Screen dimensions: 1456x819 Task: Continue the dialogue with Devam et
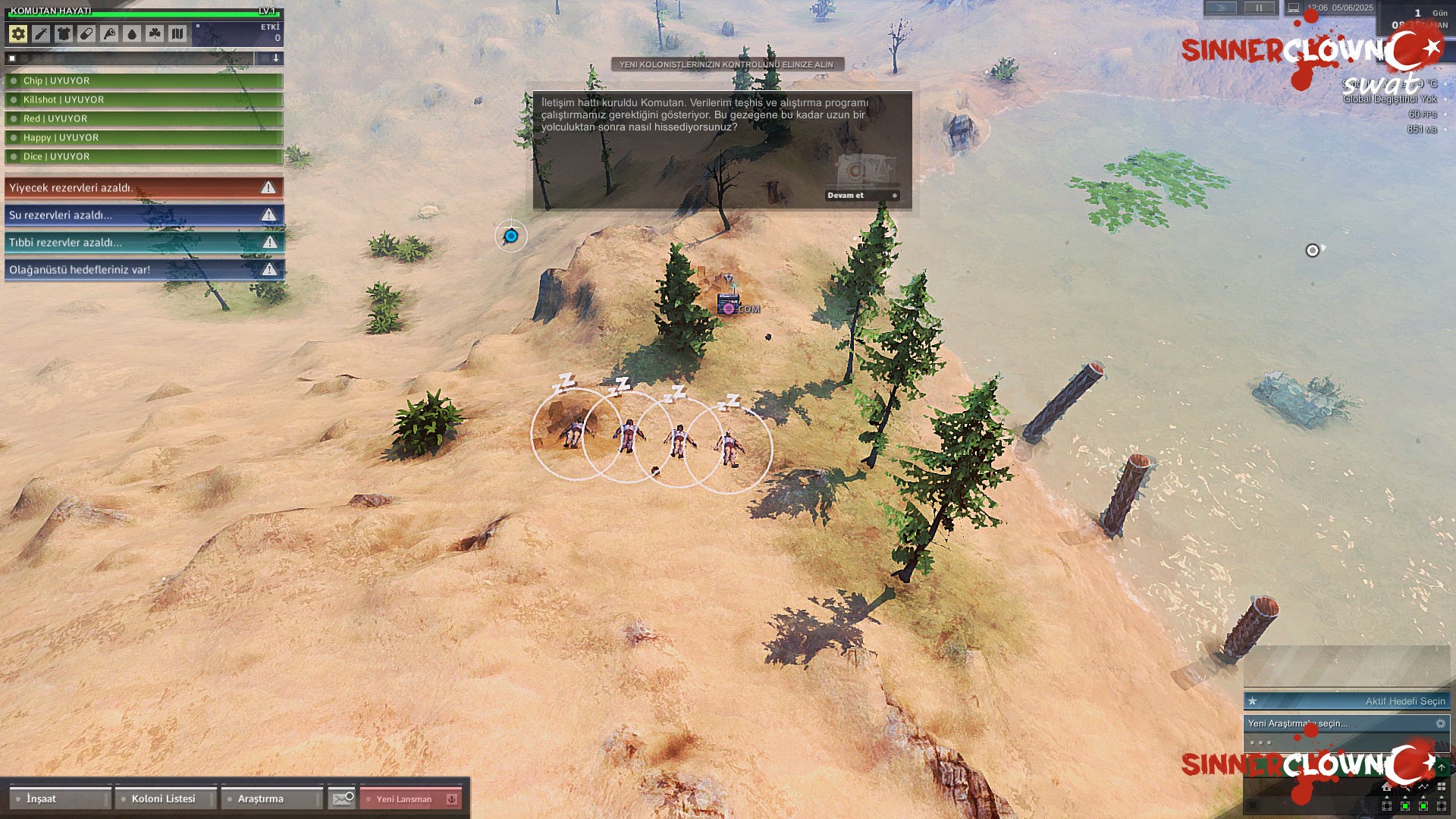click(x=862, y=196)
